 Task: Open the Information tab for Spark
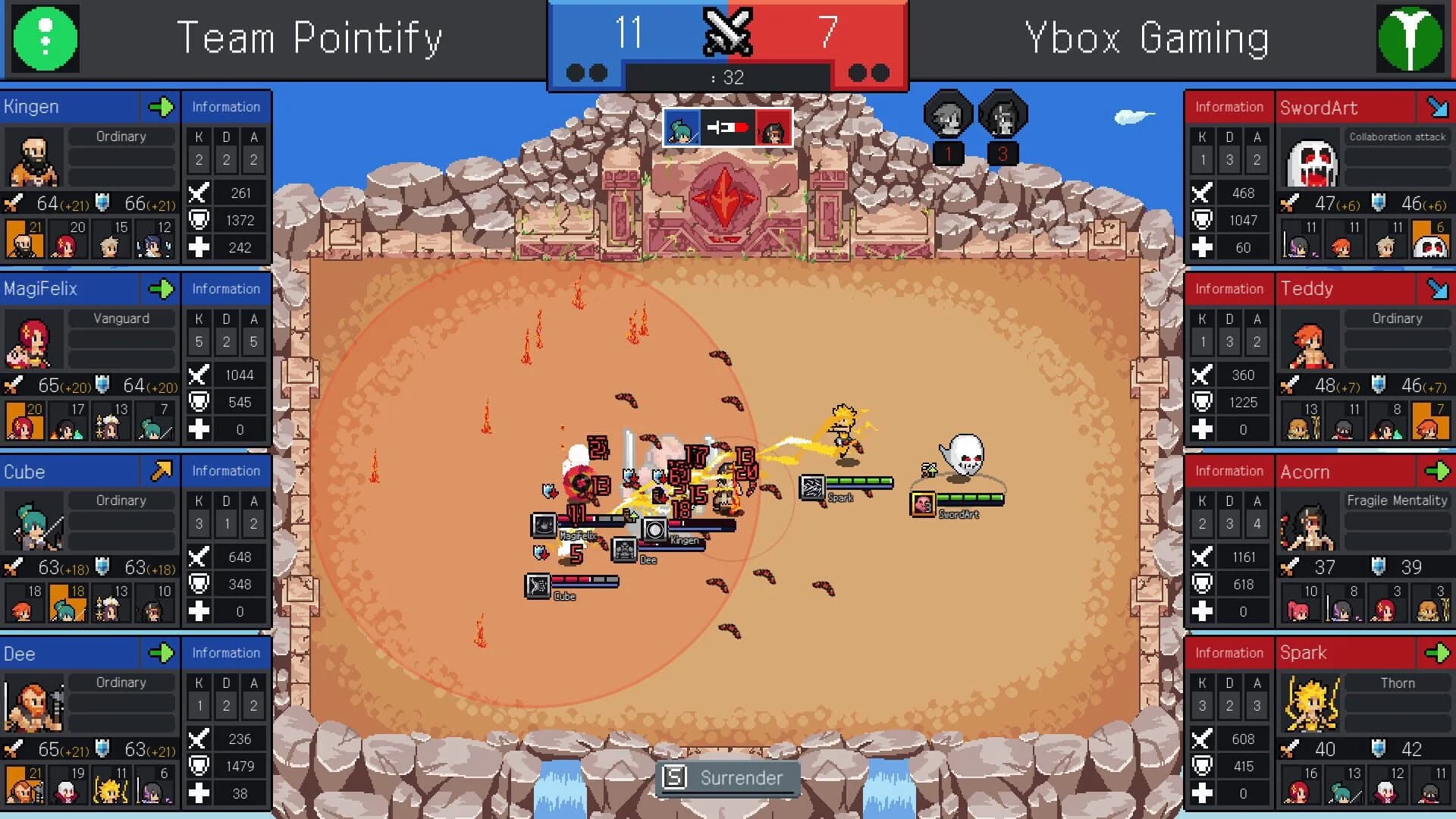coord(1228,653)
